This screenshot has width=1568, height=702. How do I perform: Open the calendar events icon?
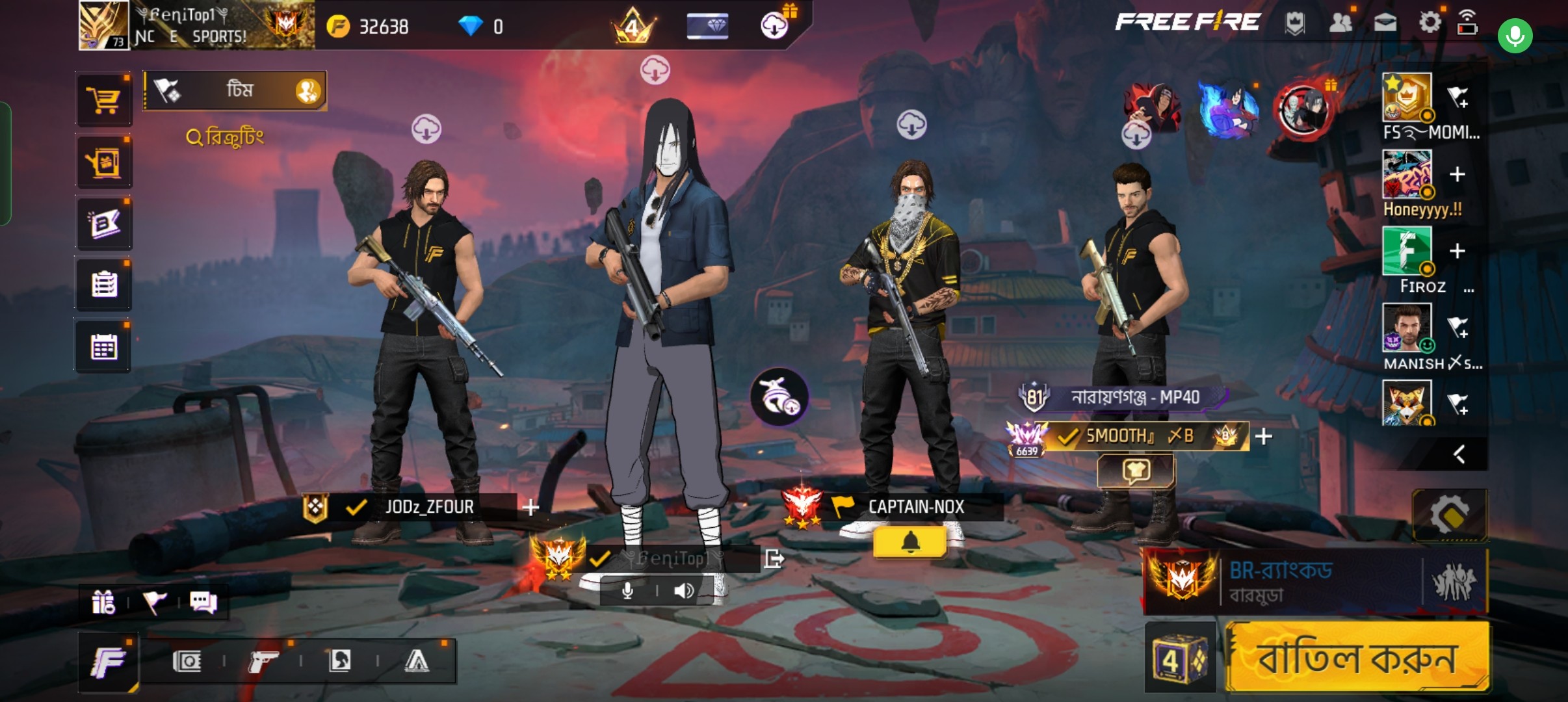coord(104,347)
